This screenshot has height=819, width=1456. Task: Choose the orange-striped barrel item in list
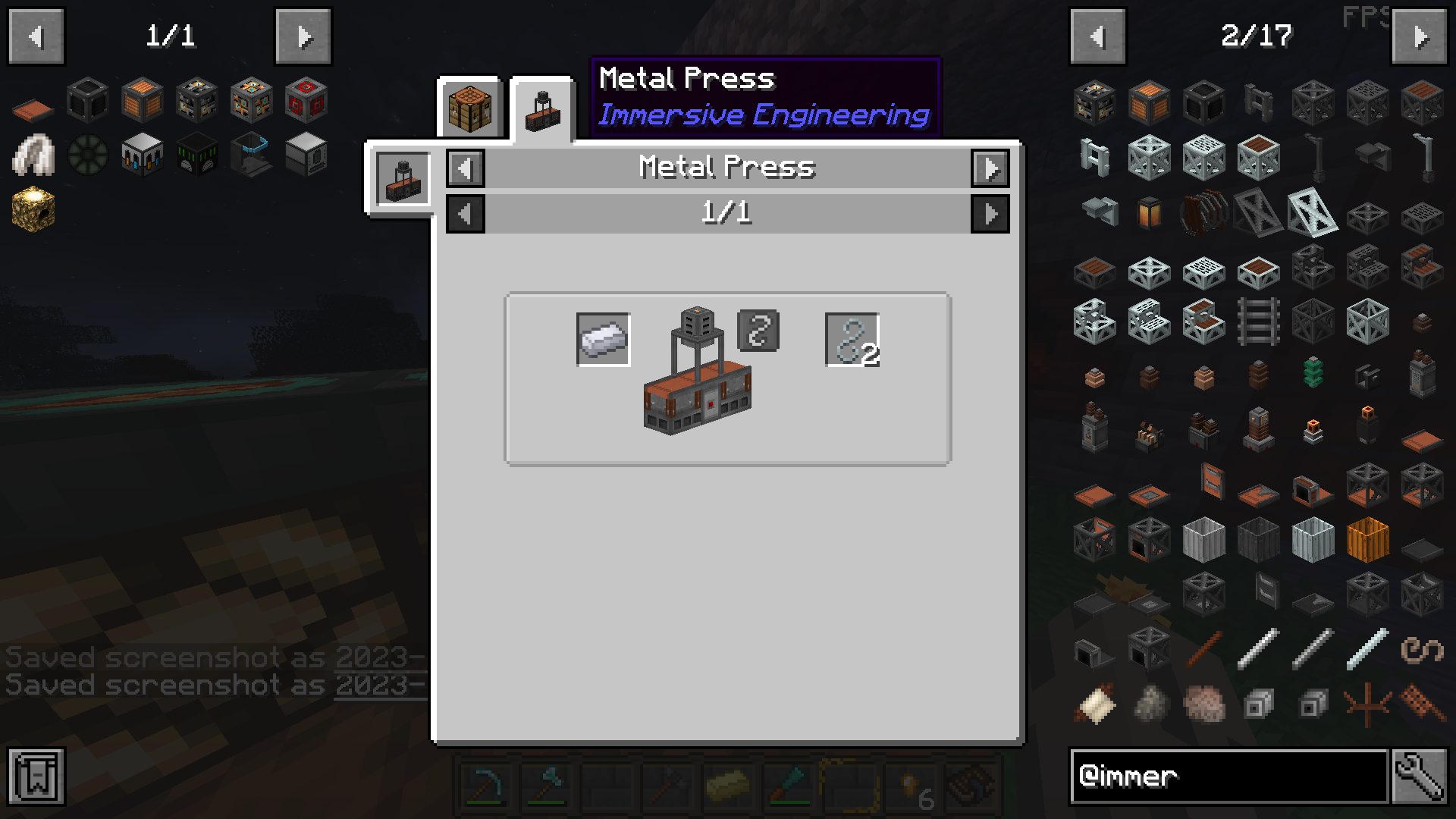point(1367,539)
